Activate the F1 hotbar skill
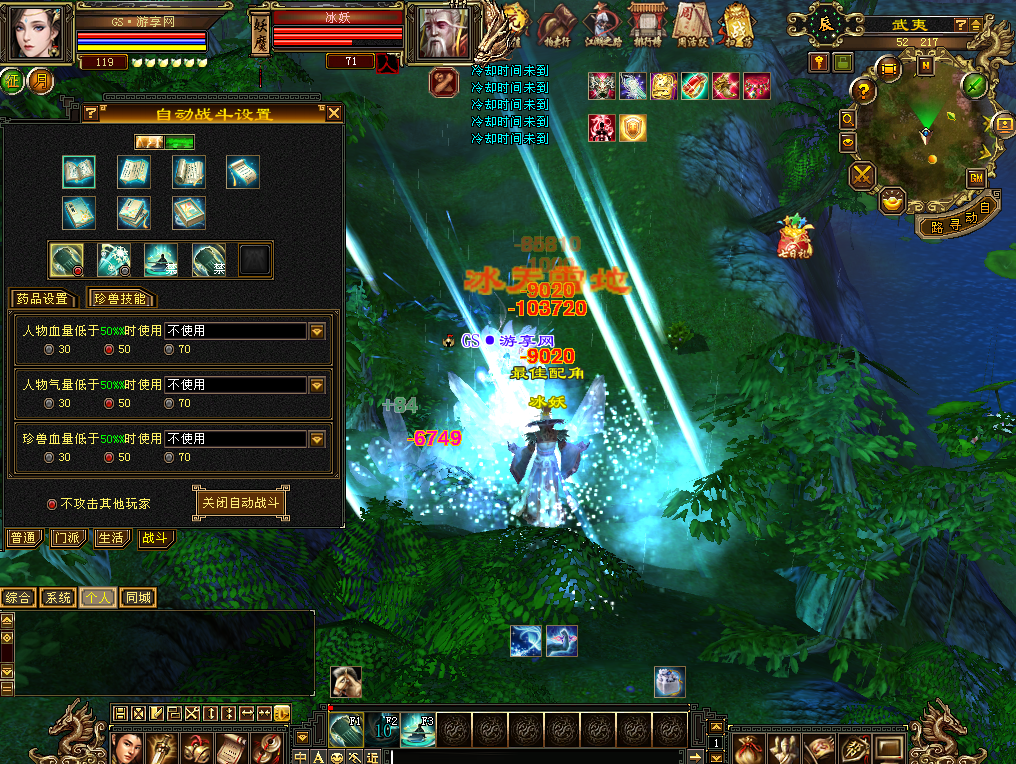This screenshot has width=1016, height=764. (346, 730)
